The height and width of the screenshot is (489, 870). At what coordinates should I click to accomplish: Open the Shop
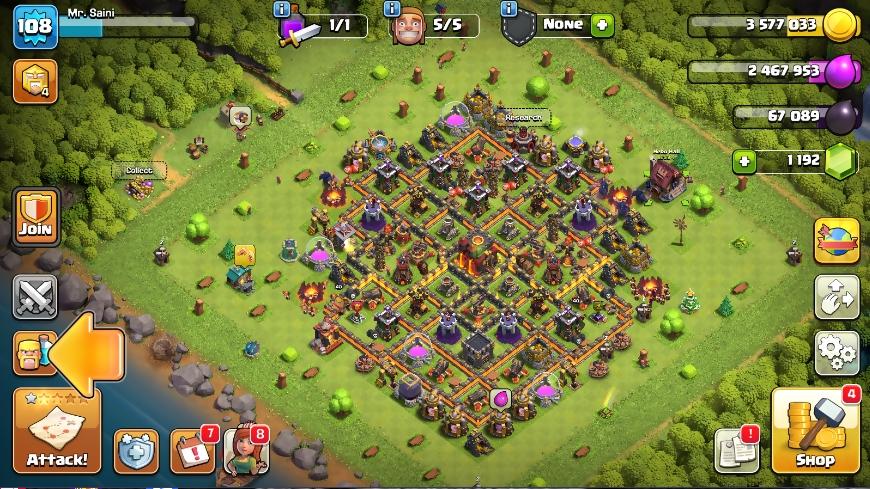coord(815,432)
